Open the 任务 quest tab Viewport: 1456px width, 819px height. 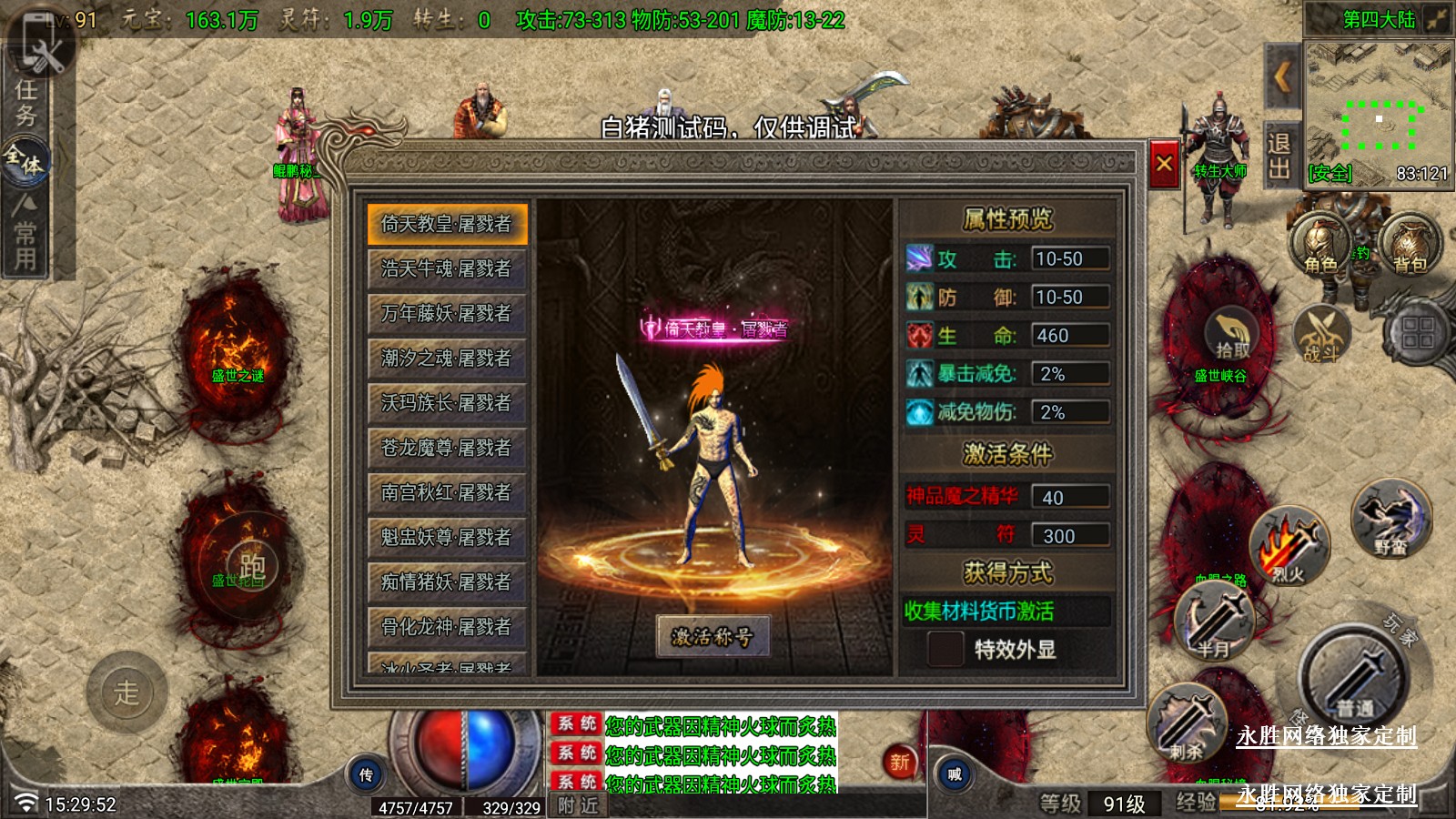[x=25, y=102]
